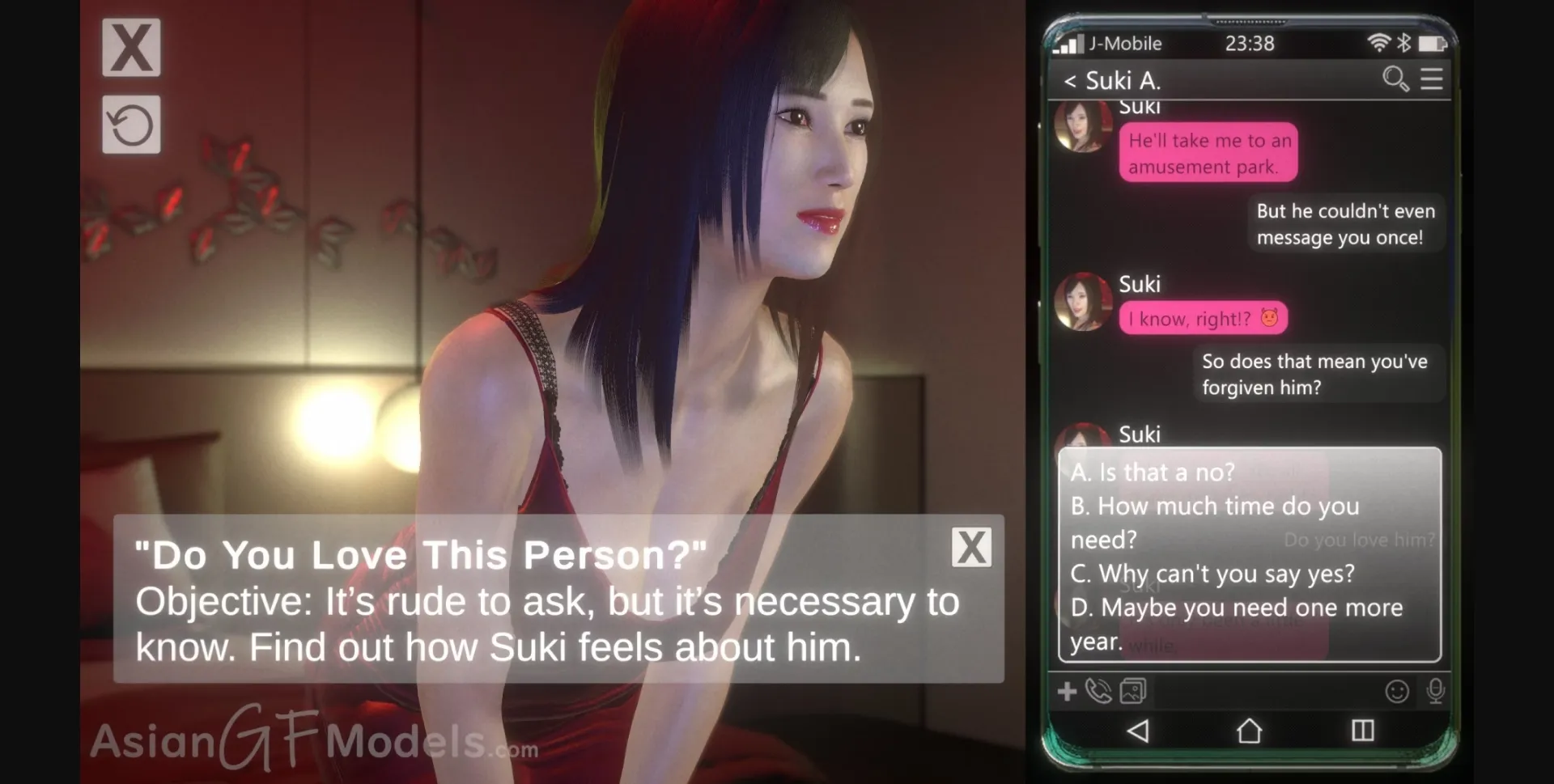
Task: Choose reply A, Is that a no?
Action: pyautogui.click(x=1153, y=473)
